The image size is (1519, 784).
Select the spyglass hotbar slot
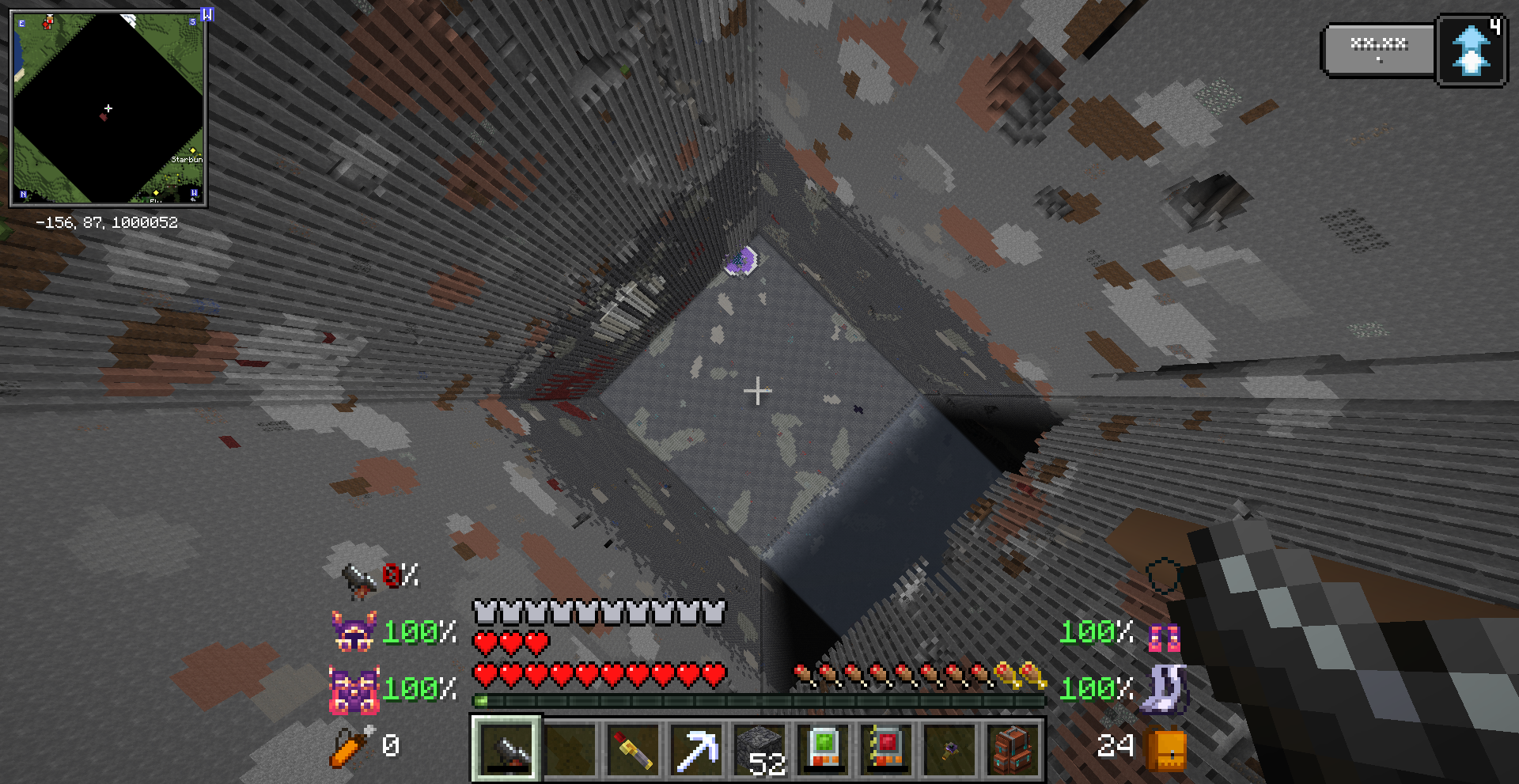pos(506,748)
